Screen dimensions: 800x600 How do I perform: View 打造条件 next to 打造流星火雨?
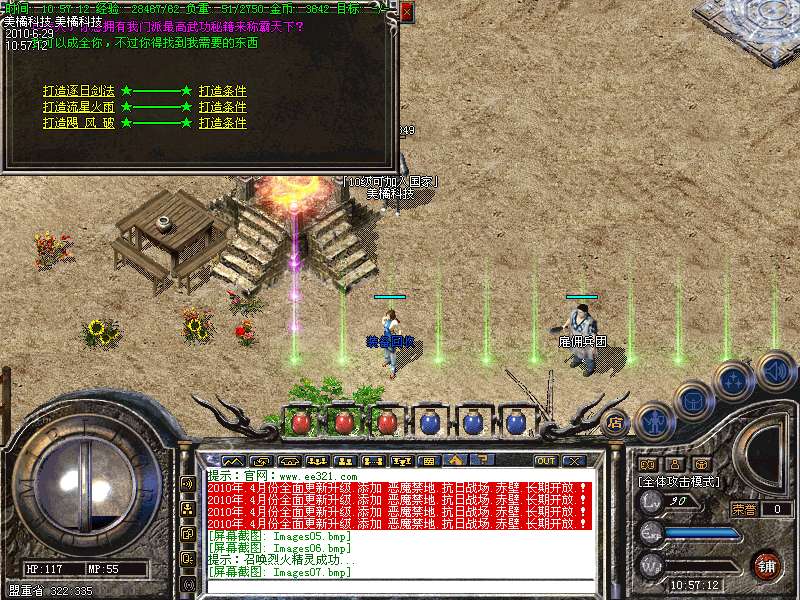(222, 107)
